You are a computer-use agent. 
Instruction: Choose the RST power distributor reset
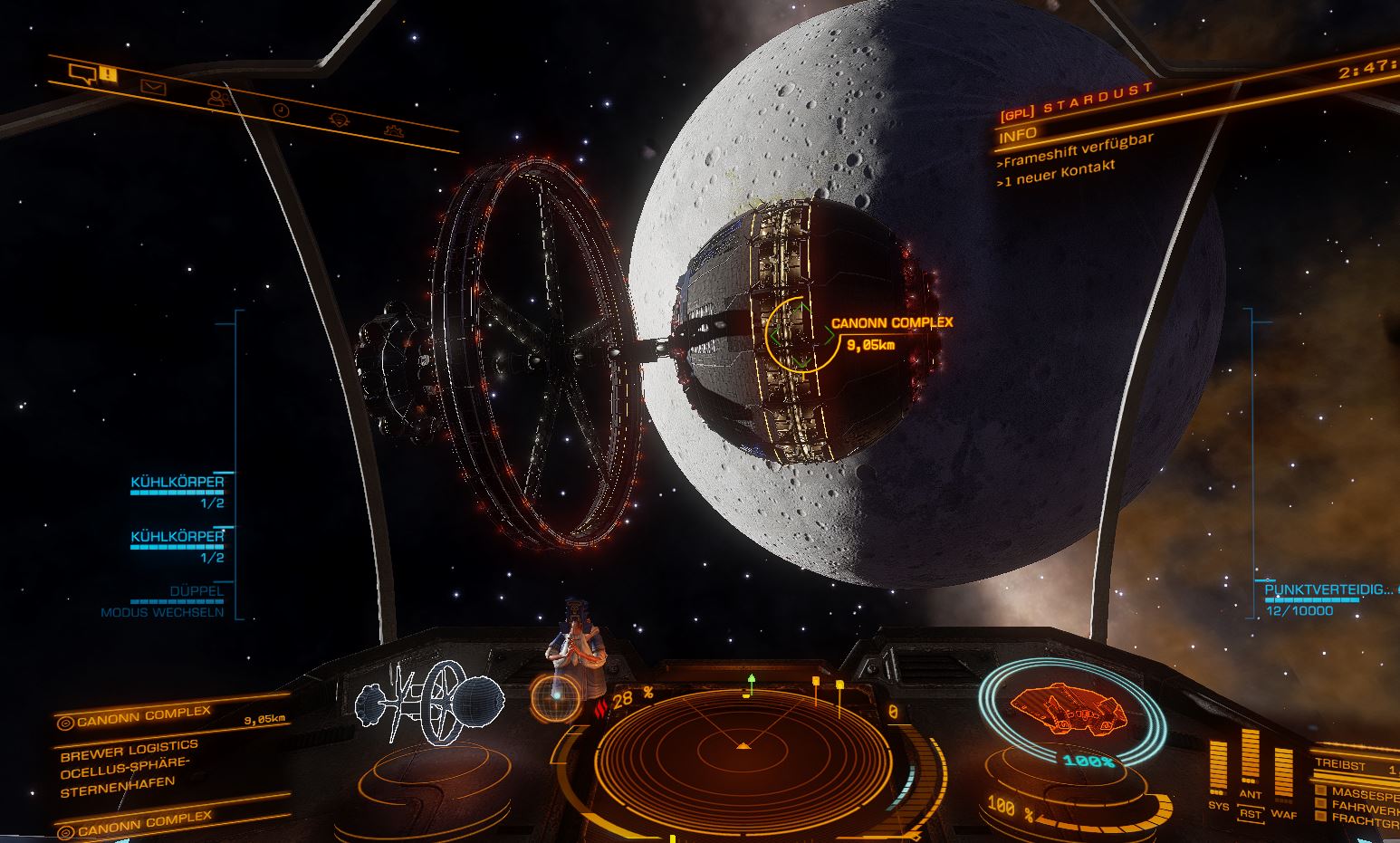tap(1250, 814)
